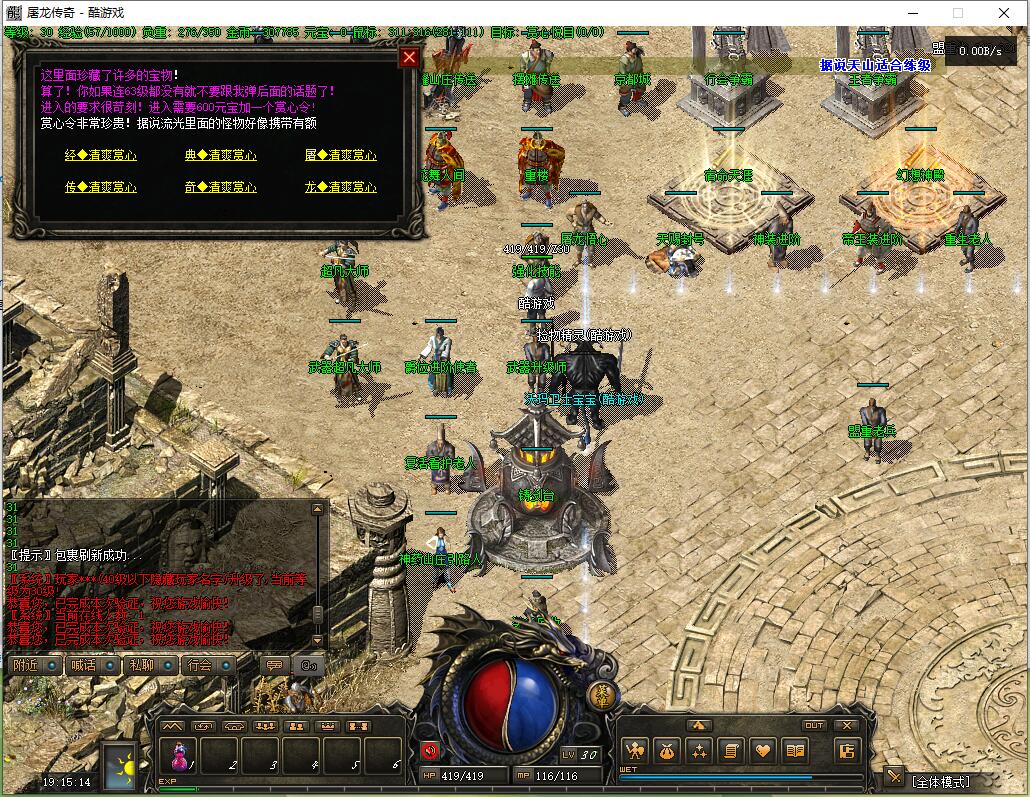Toggle the 全体模式 attack mode label

tap(941, 781)
